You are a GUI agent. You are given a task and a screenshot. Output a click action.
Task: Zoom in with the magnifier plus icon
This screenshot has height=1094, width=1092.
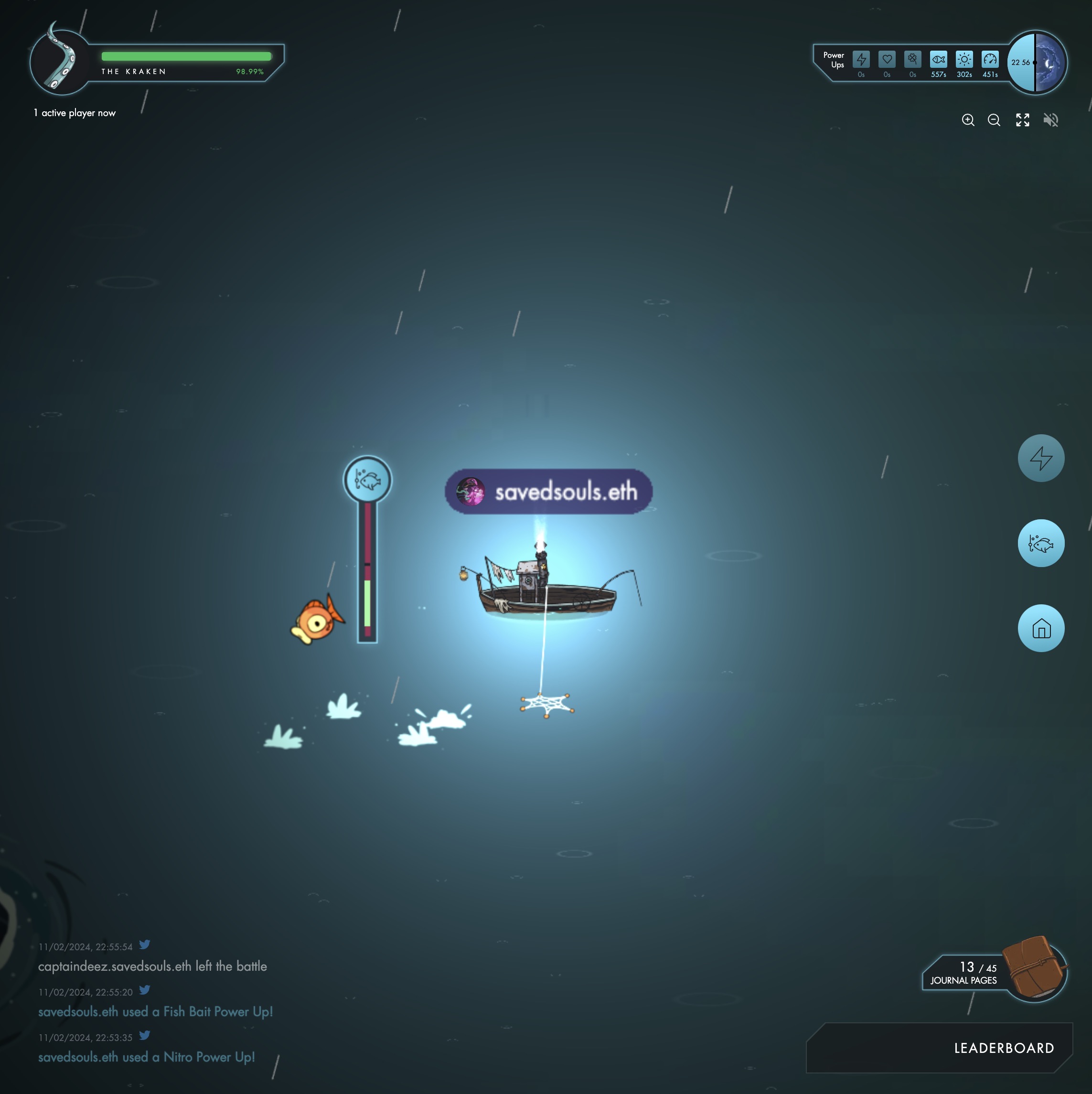(x=967, y=120)
